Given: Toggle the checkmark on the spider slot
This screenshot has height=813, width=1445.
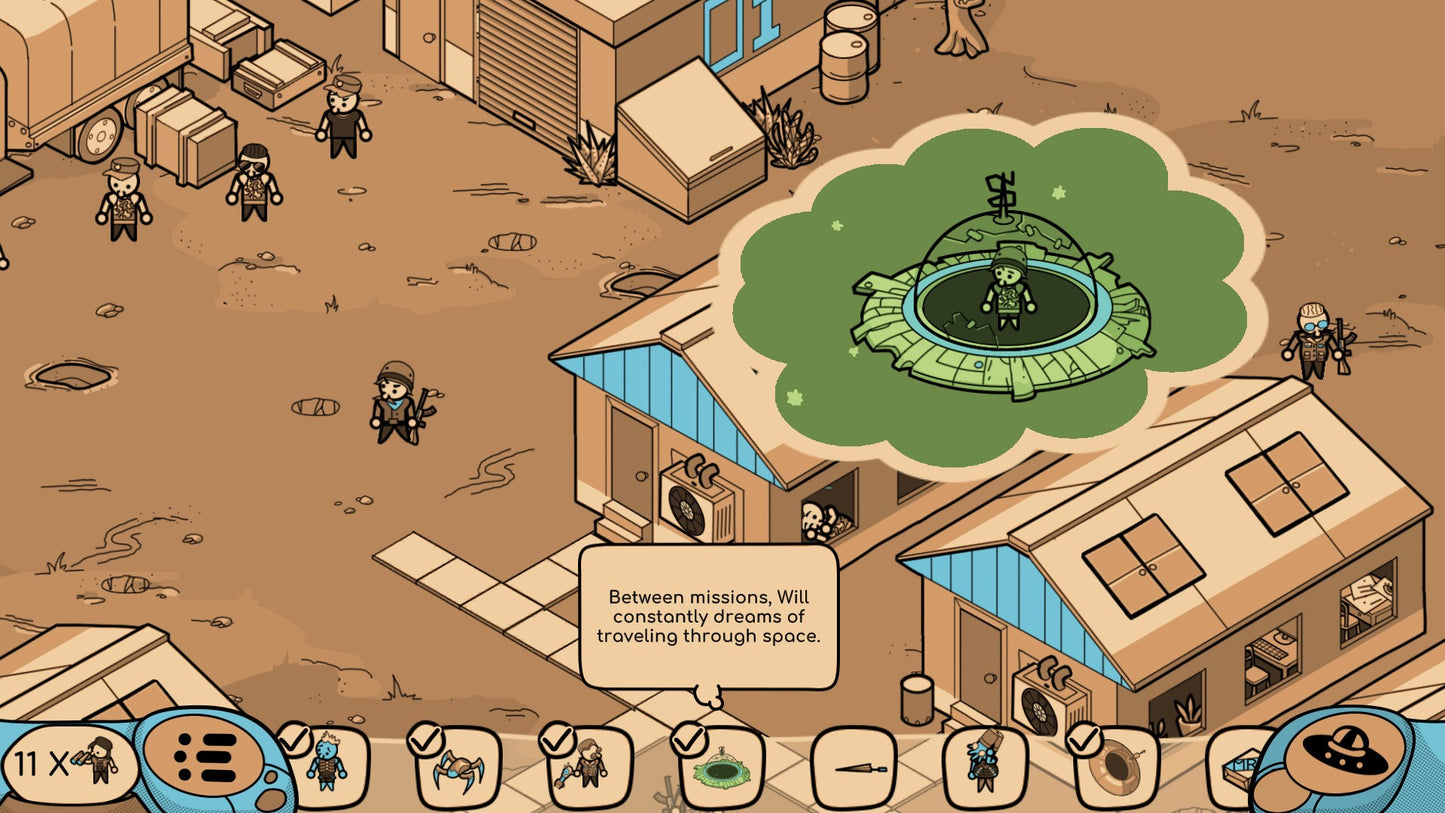Looking at the screenshot, I should (424, 737).
